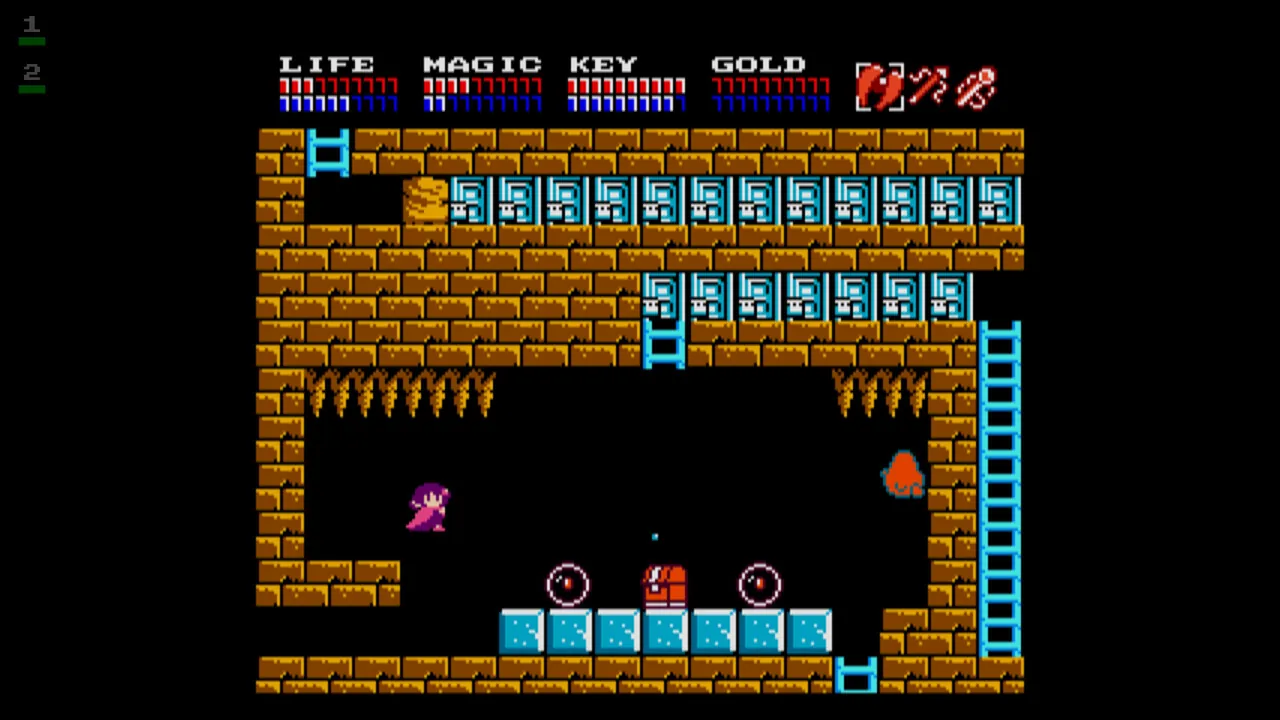
Task: Click the MAGIC label text
Action: 483,64
